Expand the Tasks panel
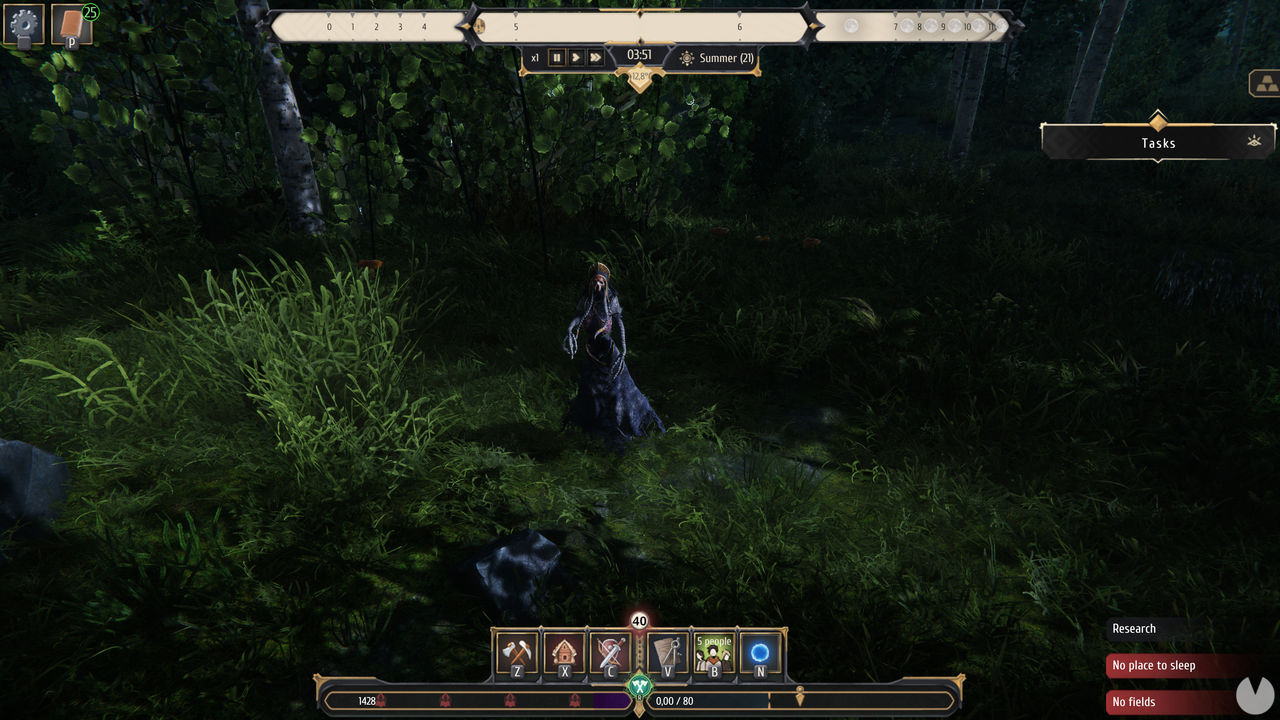Screen dimensions: 1280x720 pos(1158,143)
